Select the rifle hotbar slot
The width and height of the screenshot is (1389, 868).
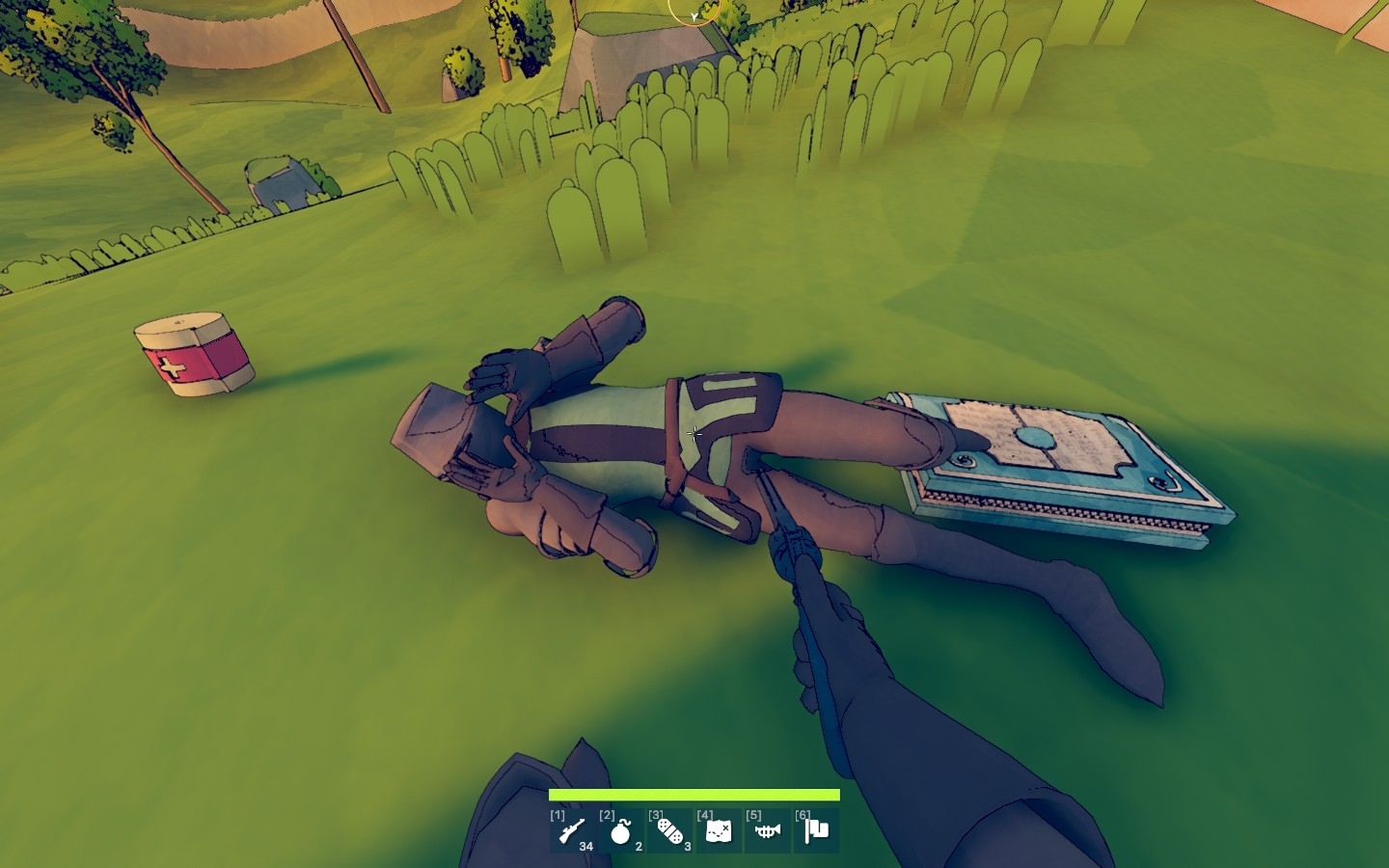point(572,830)
